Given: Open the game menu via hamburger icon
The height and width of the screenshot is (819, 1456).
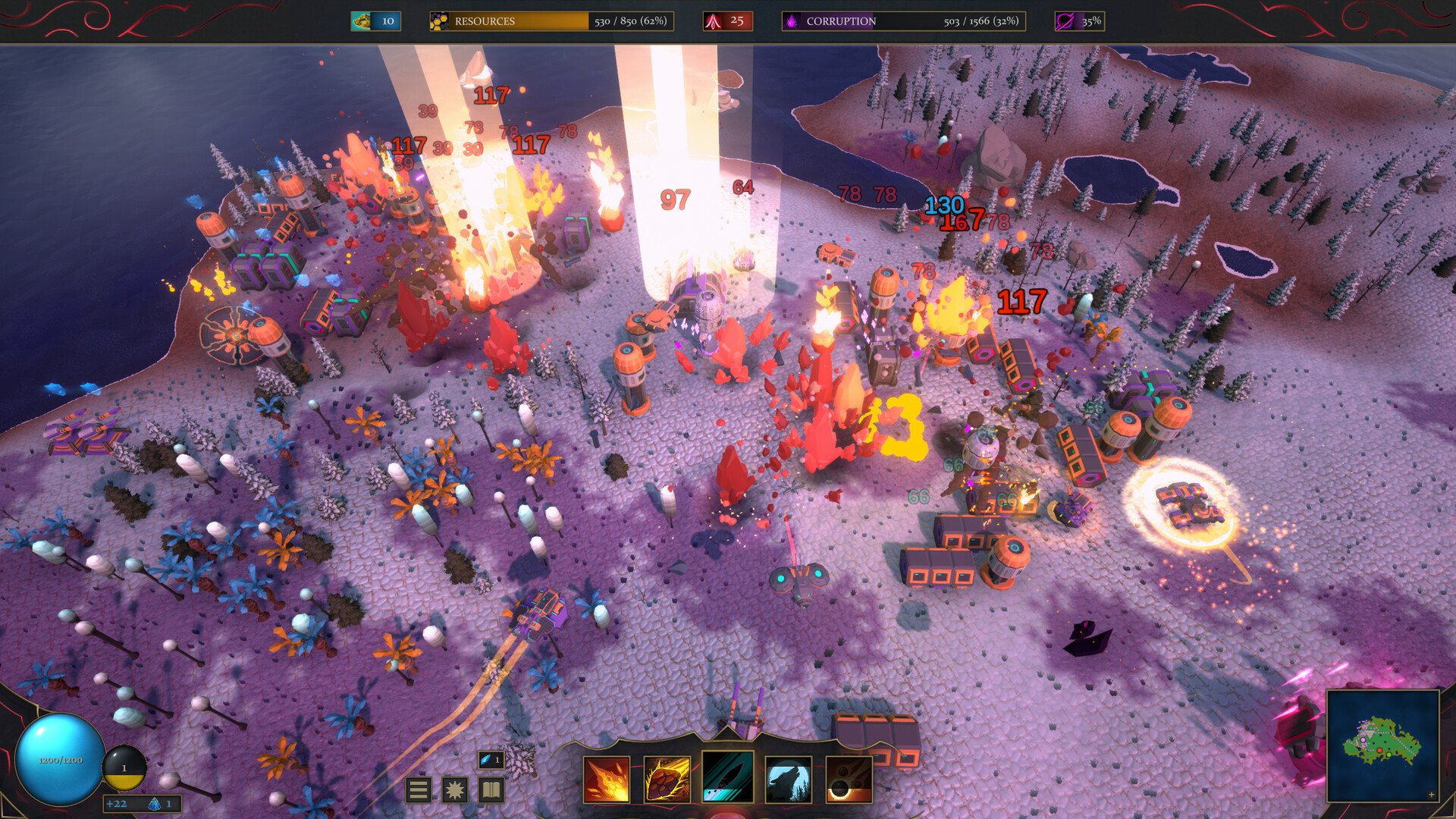Looking at the screenshot, I should point(418,791).
